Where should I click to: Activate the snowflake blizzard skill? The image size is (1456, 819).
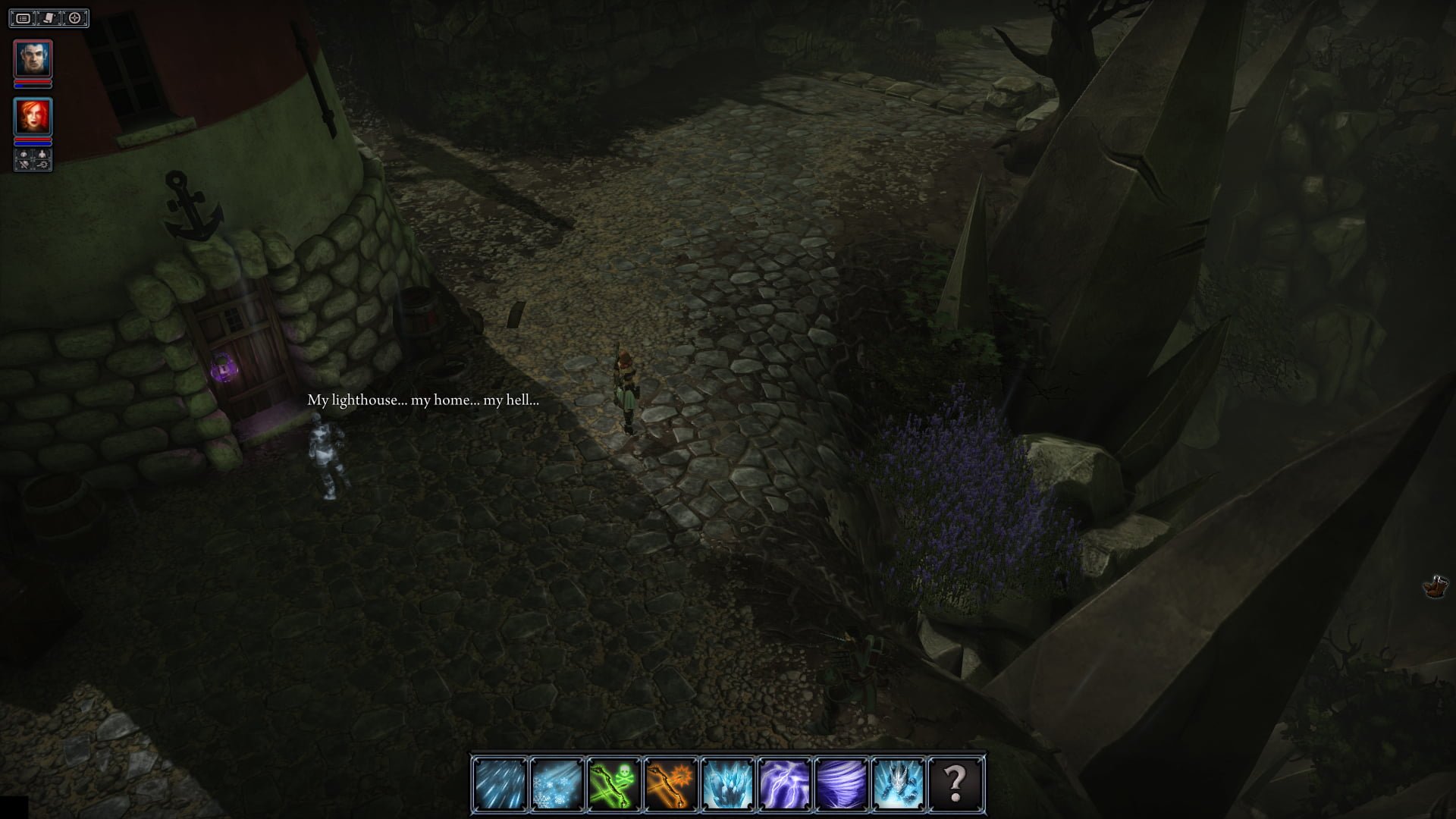[x=557, y=783]
